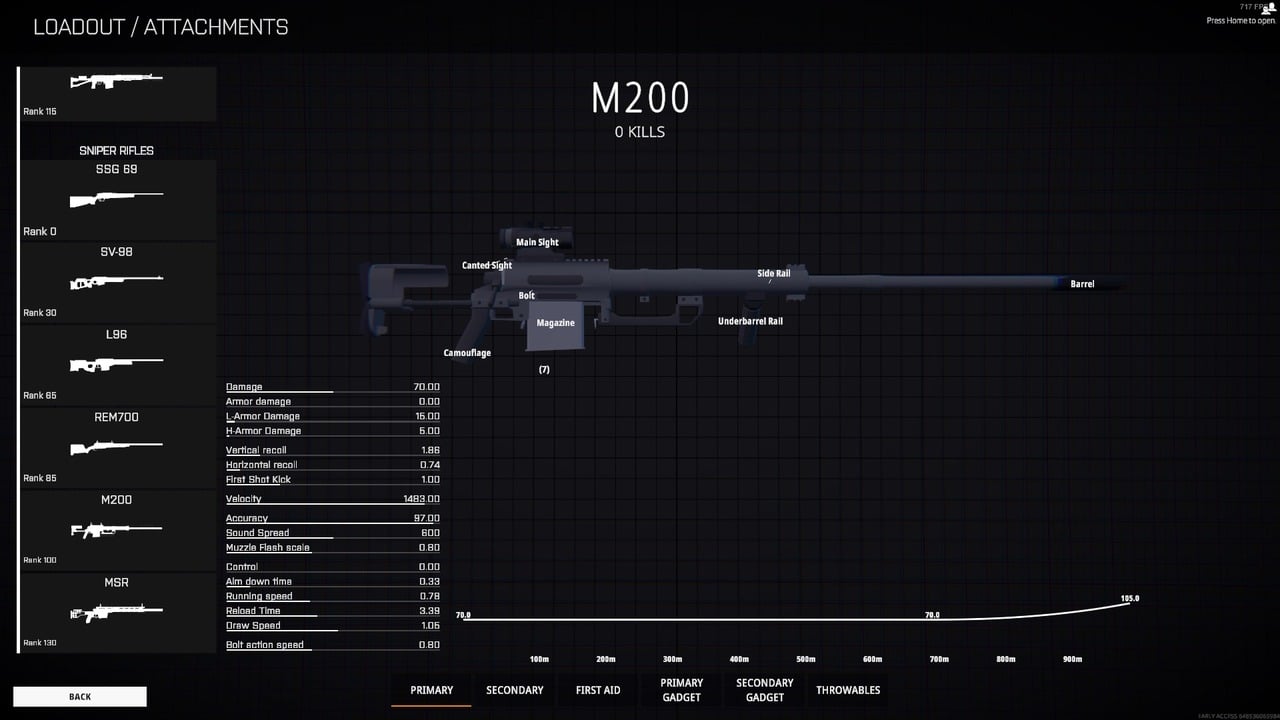Edit the Barrel attachment
Viewport: 1280px width, 720px height.
[1082, 284]
